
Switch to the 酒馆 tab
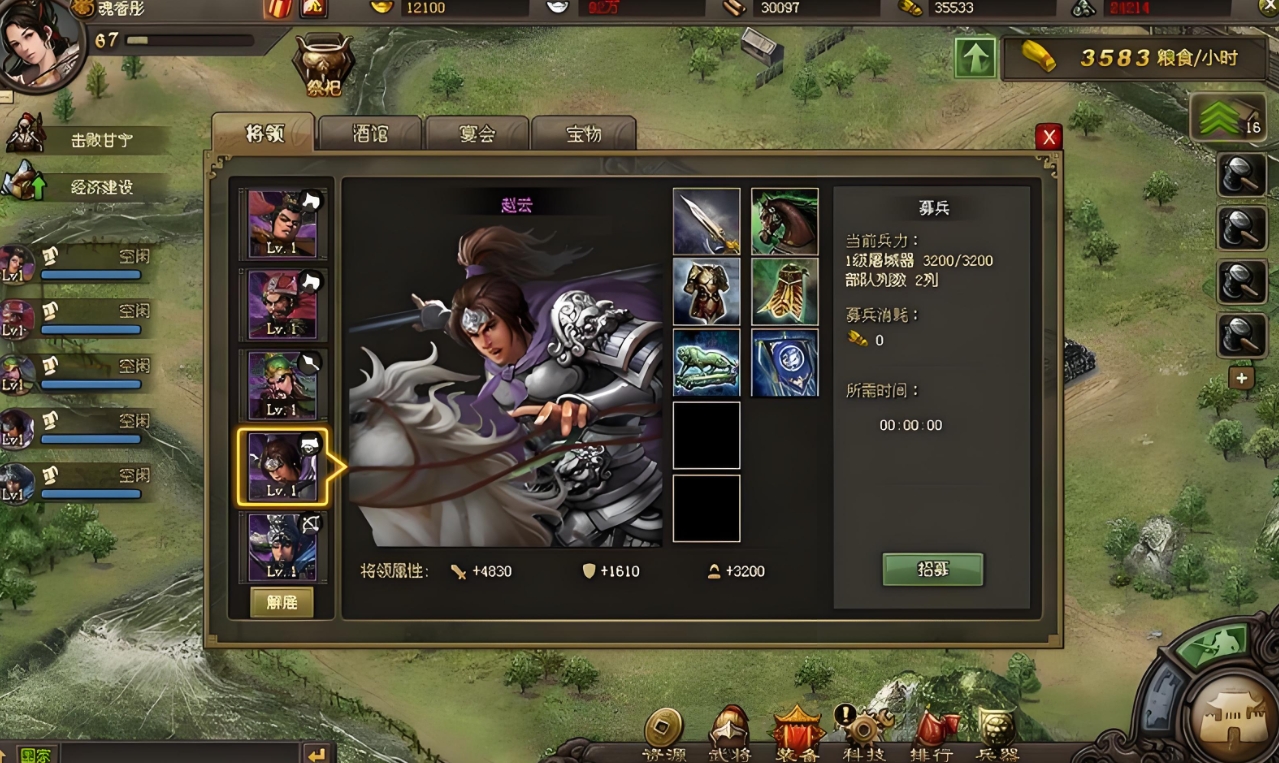[x=371, y=134]
